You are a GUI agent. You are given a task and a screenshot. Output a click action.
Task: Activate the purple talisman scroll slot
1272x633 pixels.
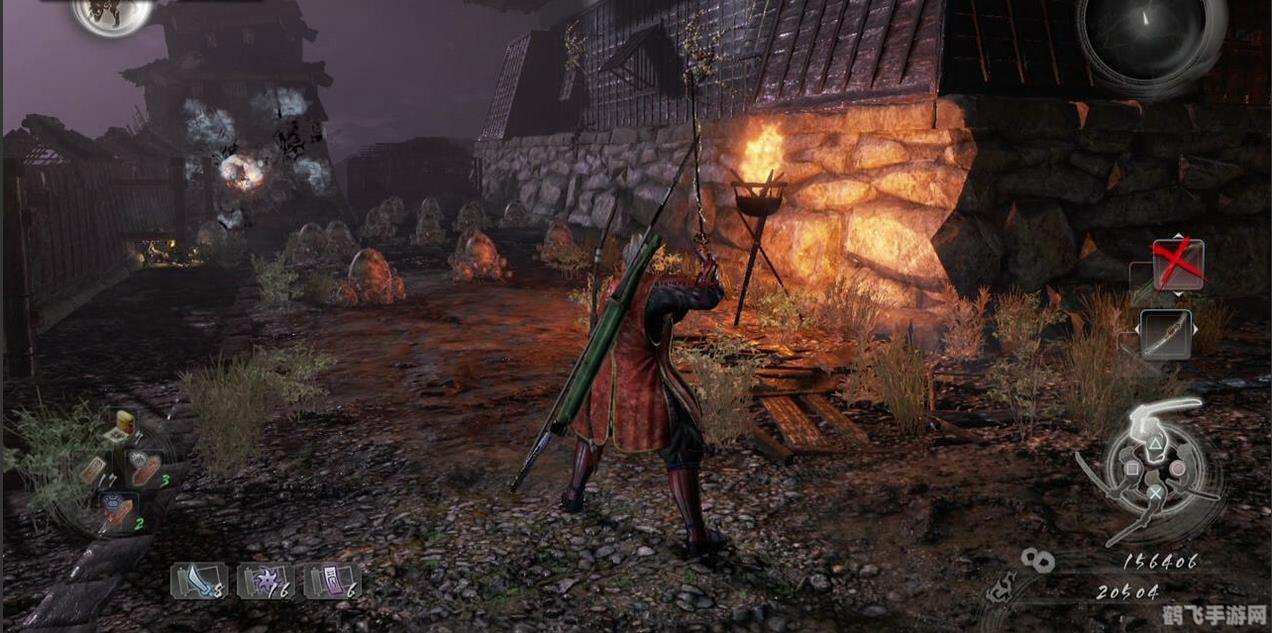point(332,581)
